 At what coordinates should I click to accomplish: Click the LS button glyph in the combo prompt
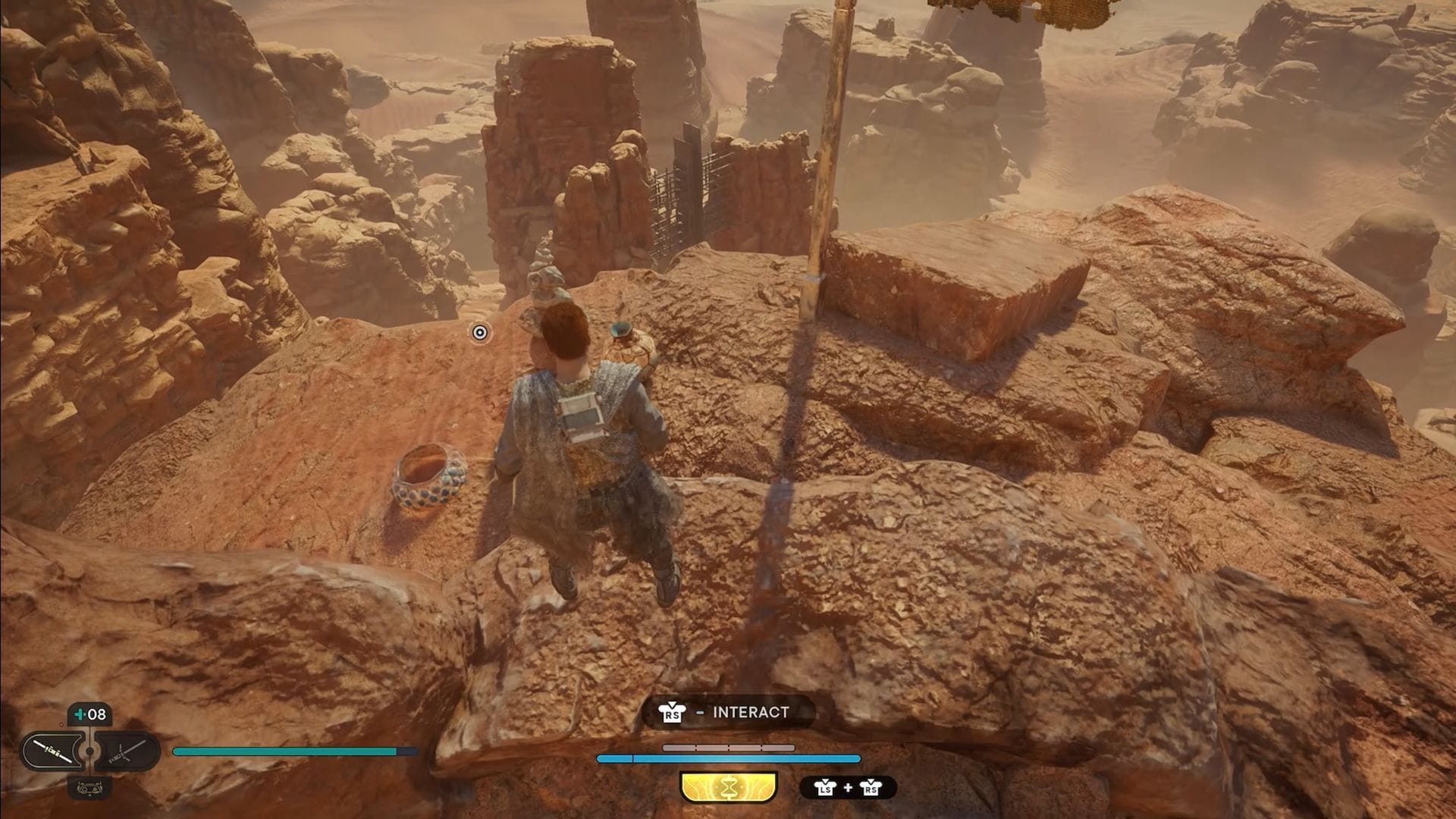point(826,788)
